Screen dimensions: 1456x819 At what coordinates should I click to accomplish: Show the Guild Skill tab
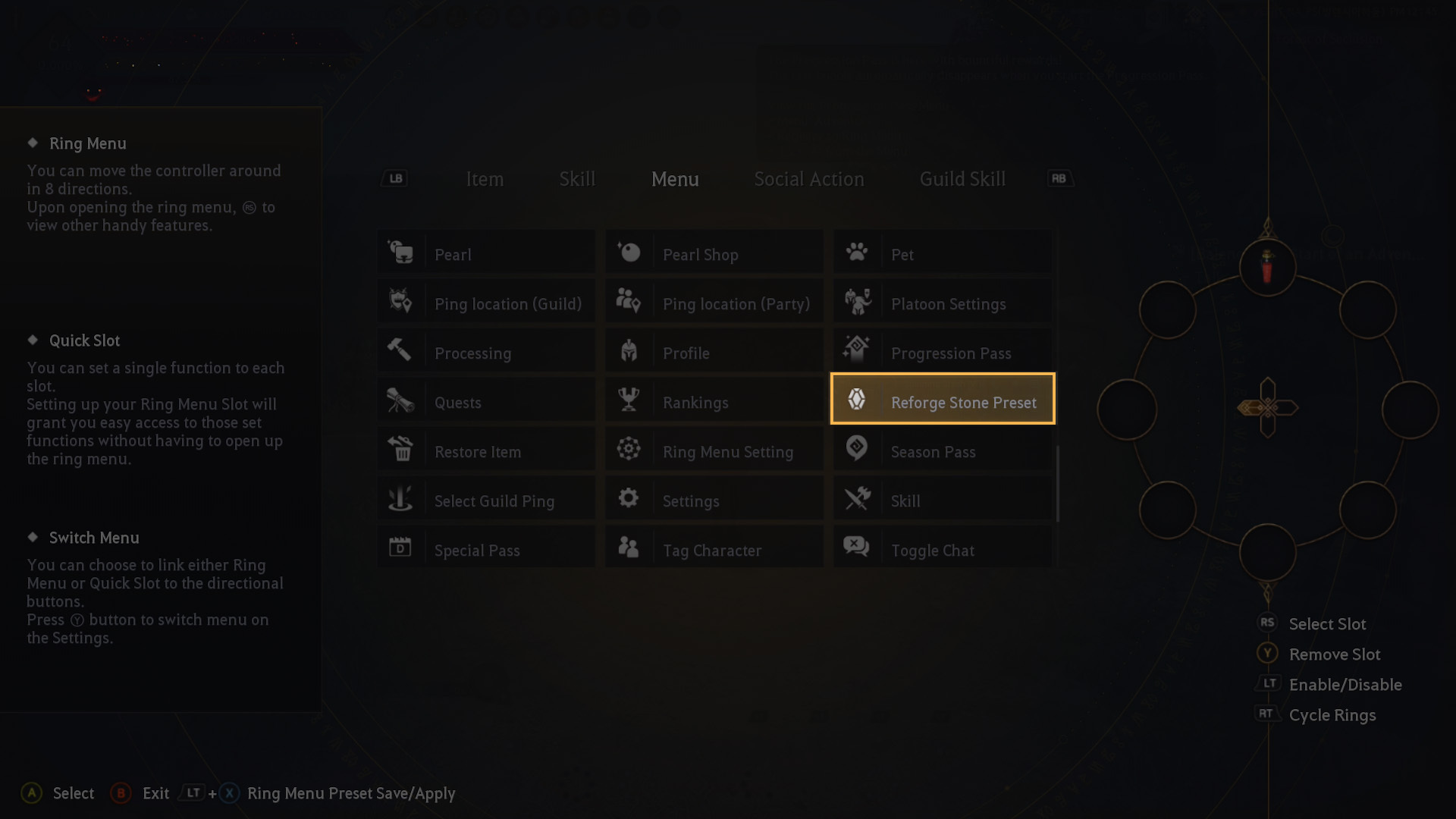point(962,179)
